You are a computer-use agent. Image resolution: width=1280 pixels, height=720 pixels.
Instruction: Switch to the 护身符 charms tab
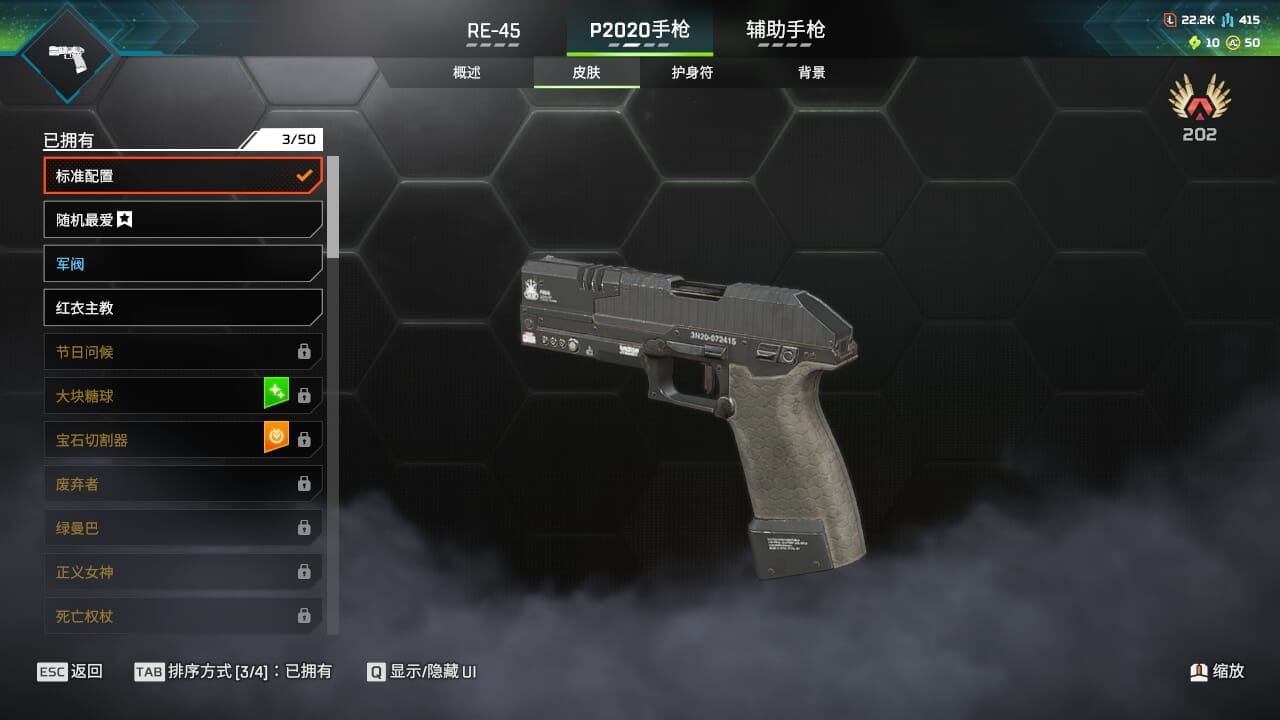pos(692,73)
